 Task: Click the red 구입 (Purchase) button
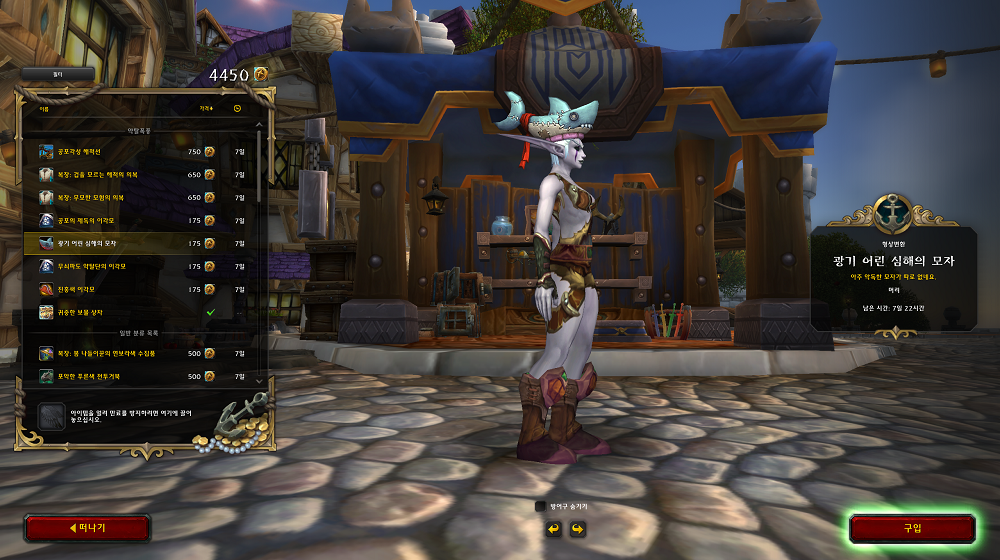click(912, 528)
